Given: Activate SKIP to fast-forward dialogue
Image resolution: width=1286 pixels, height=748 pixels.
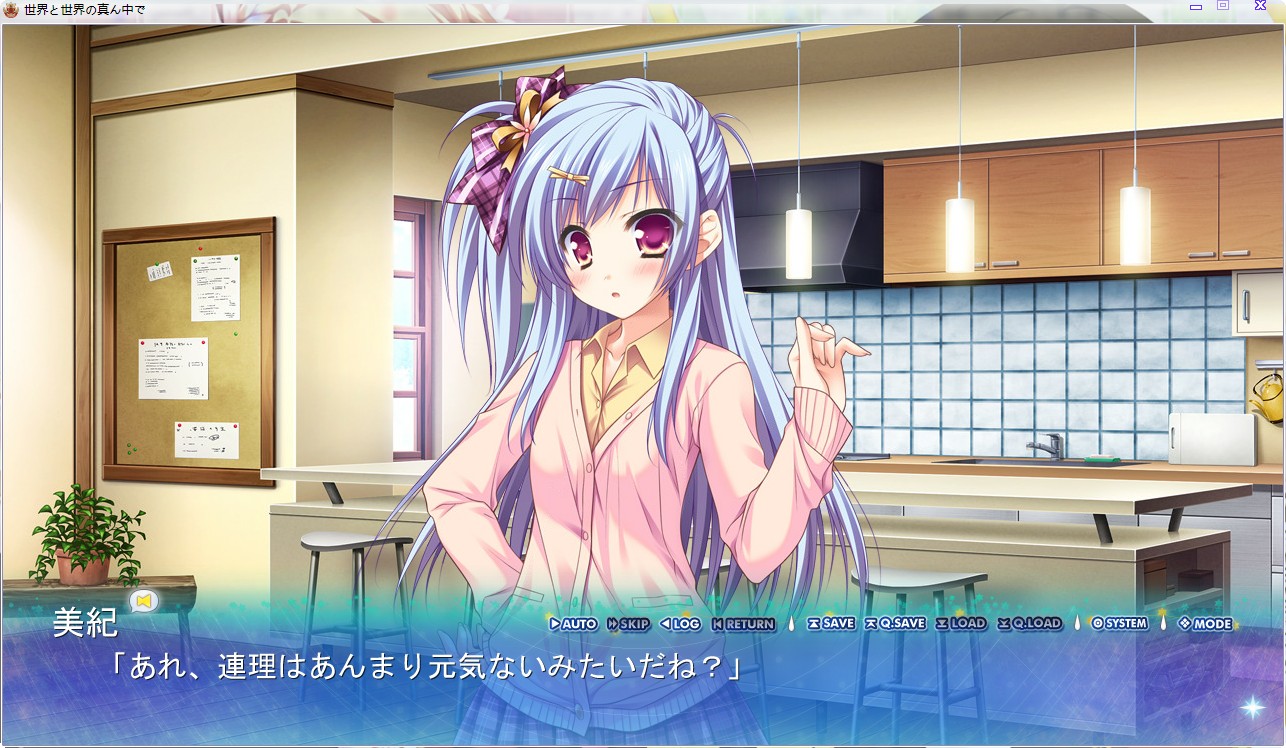Looking at the screenshot, I should click(x=628, y=623).
